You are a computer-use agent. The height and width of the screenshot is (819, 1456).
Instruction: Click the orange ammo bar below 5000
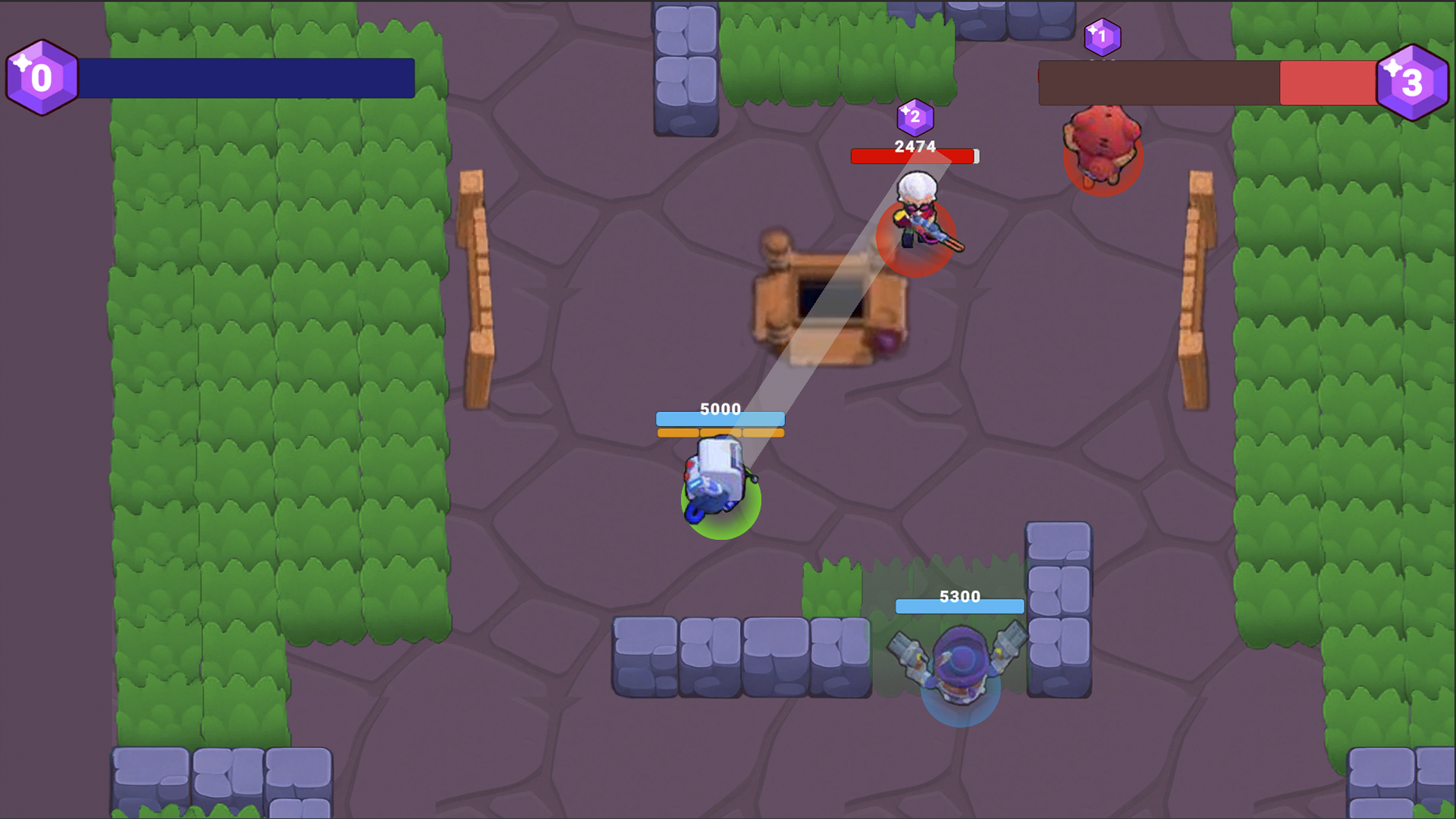click(719, 434)
